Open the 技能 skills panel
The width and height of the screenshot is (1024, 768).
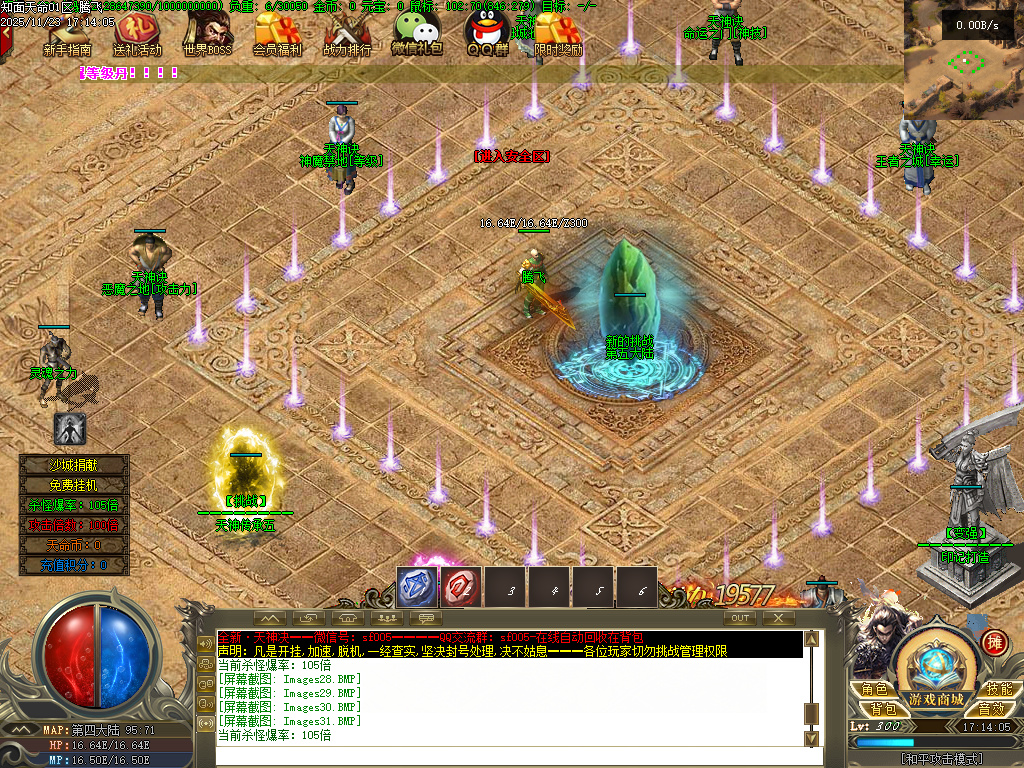click(997, 689)
